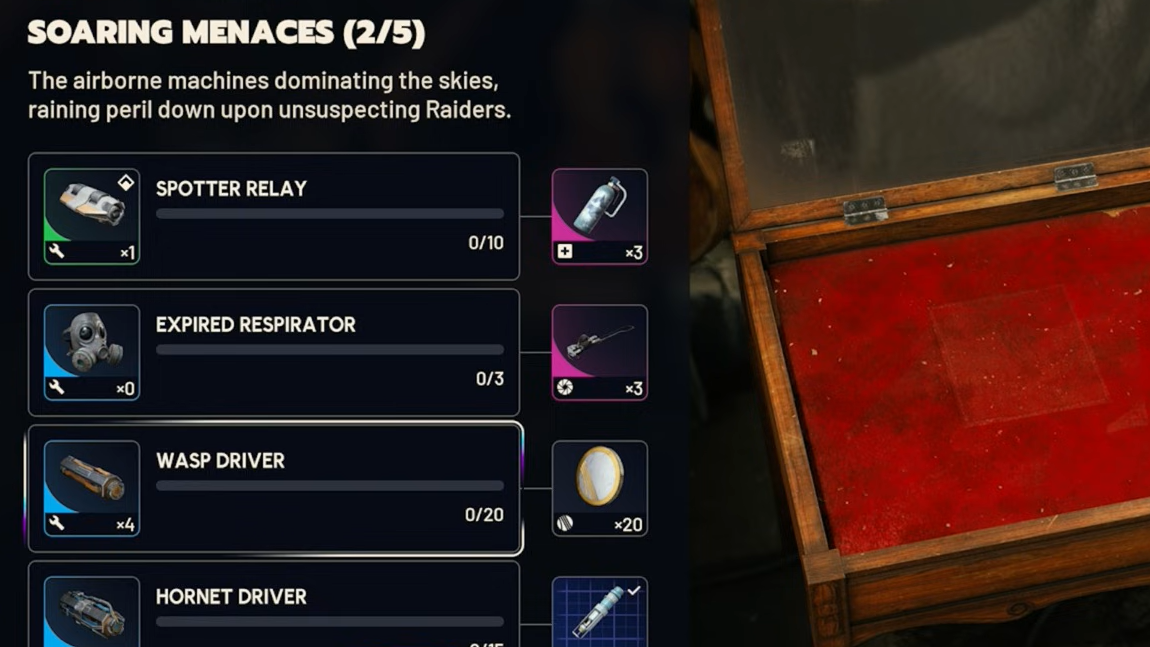View the weapon attachment reward slot
The width and height of the screenshot is (1150, 647).
599,352
